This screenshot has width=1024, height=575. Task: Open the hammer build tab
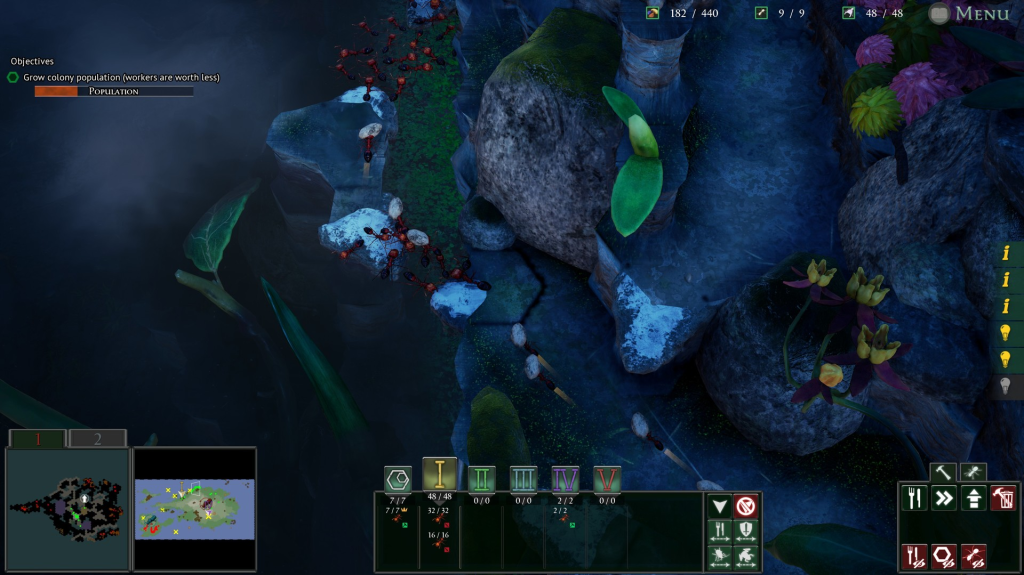pos(942,472)
